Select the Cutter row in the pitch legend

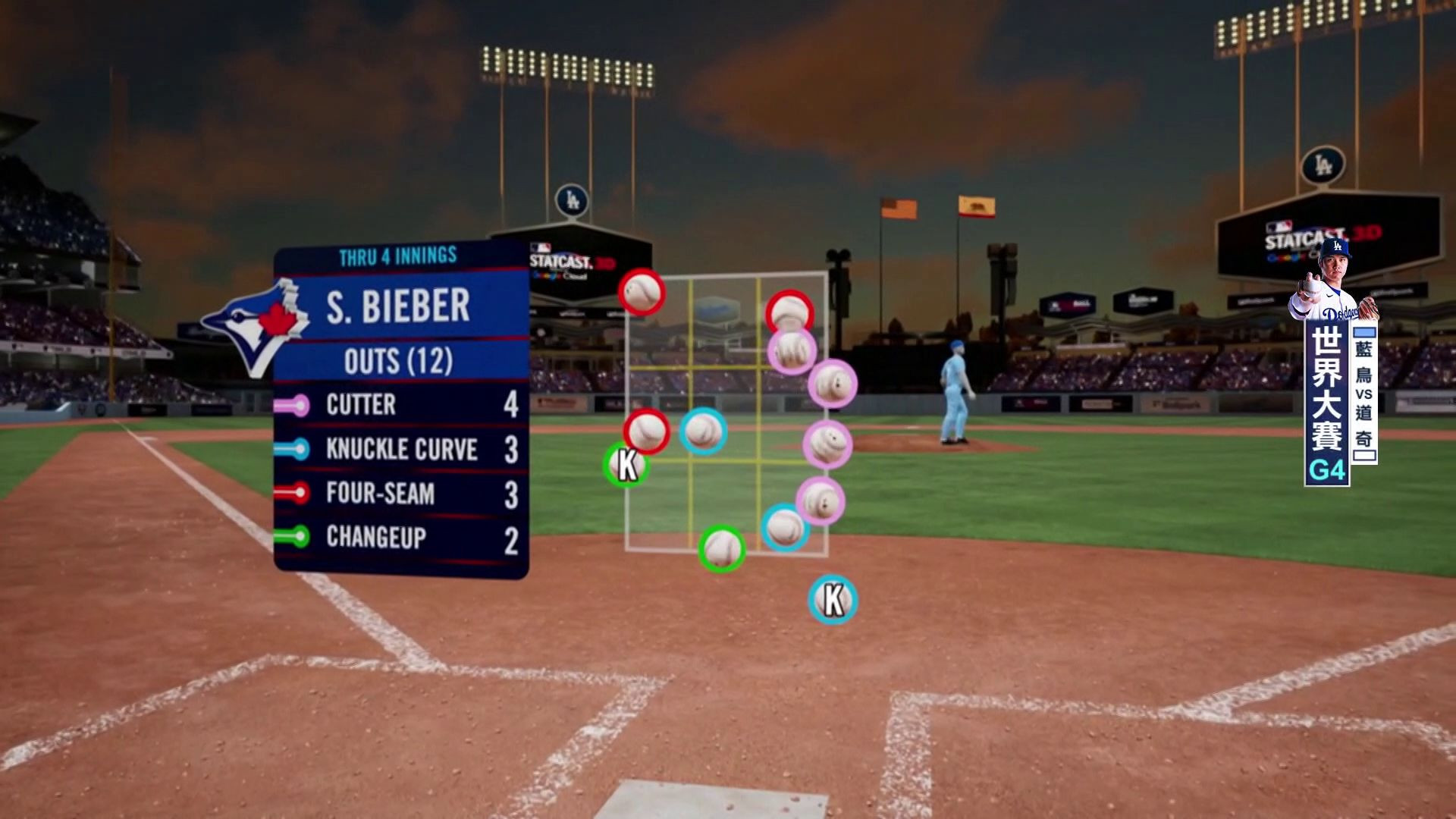pyautogui.click(x=400, y=405)
